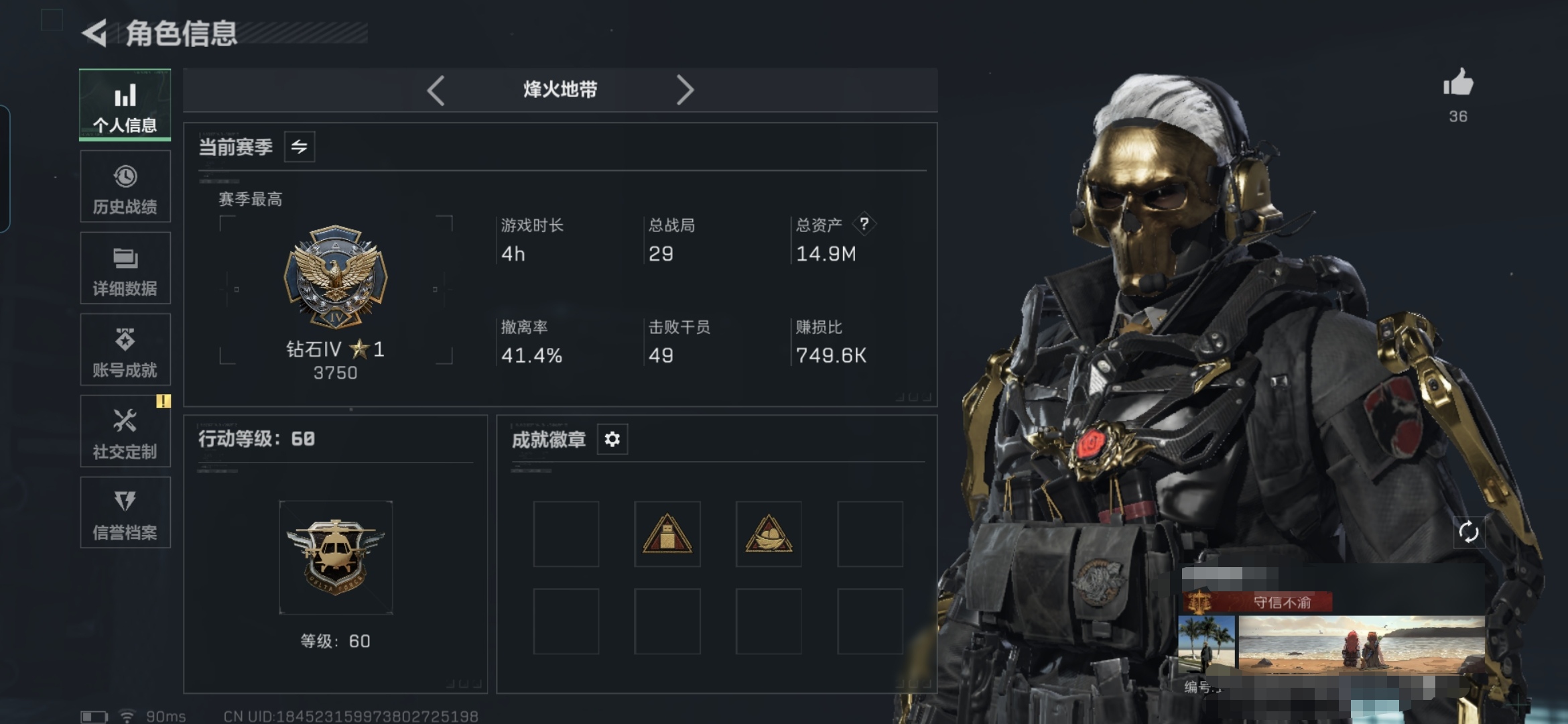Open the 历史战绩 tab

point(125,187)
